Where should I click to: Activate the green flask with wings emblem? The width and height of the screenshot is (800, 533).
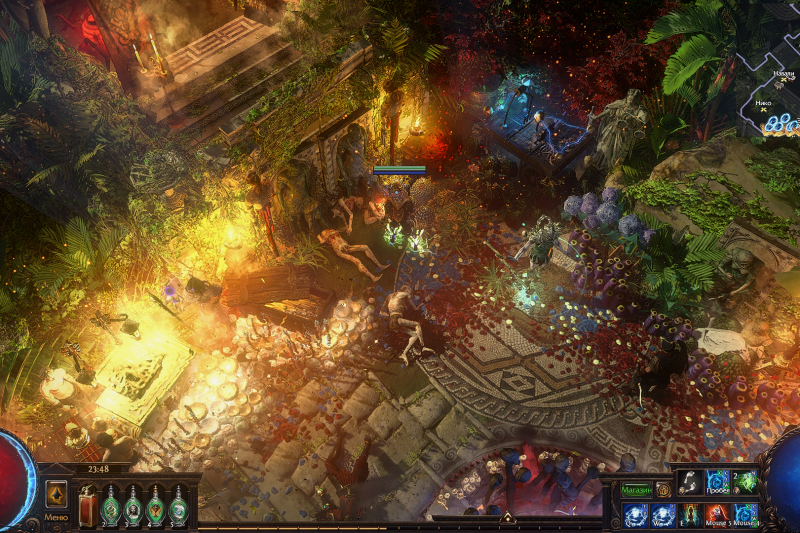coord(156,506)
